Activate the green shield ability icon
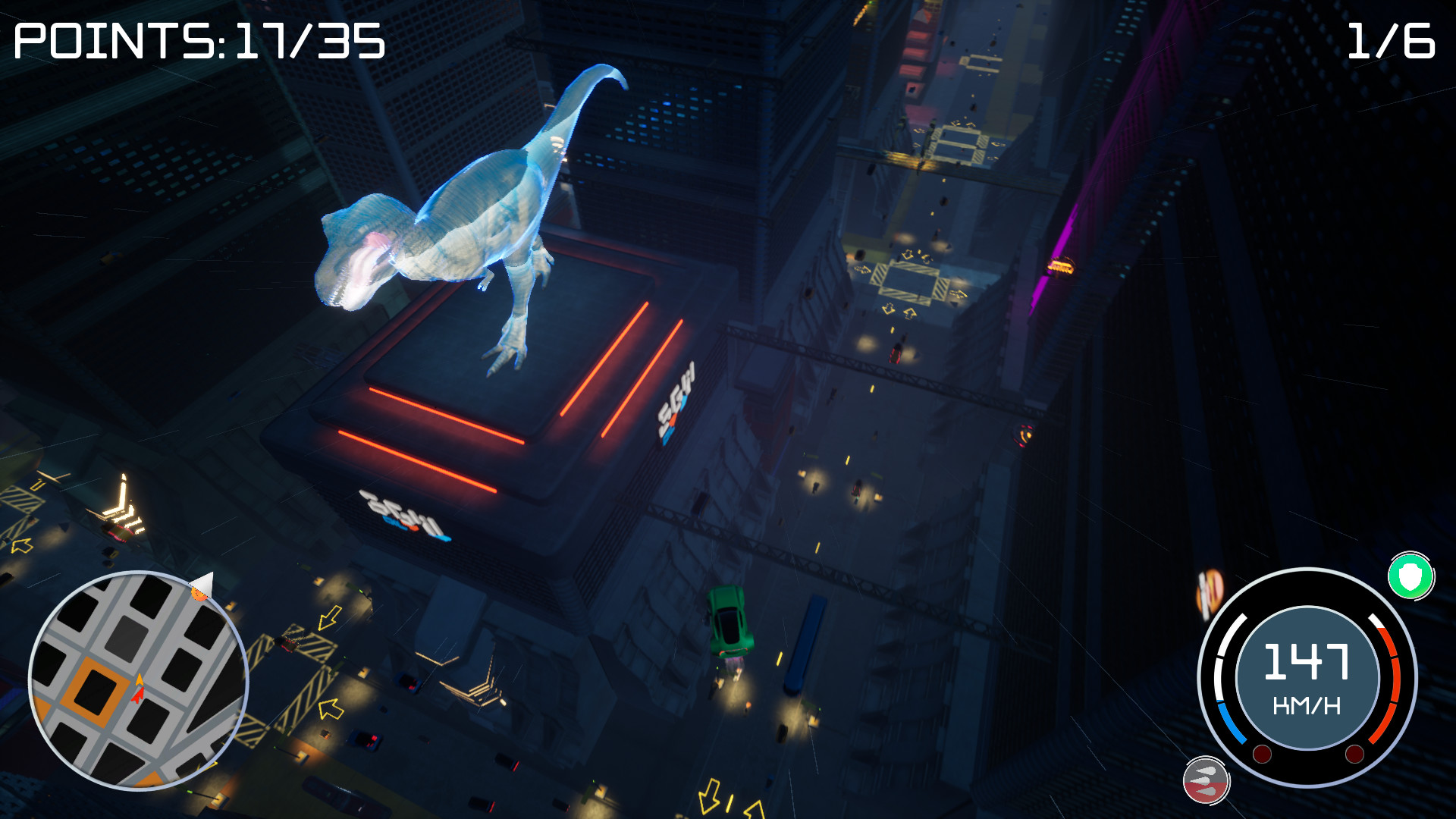The height and width of the screenshot is (819, 1456). pyautogui.click(x=1410, y=576)
